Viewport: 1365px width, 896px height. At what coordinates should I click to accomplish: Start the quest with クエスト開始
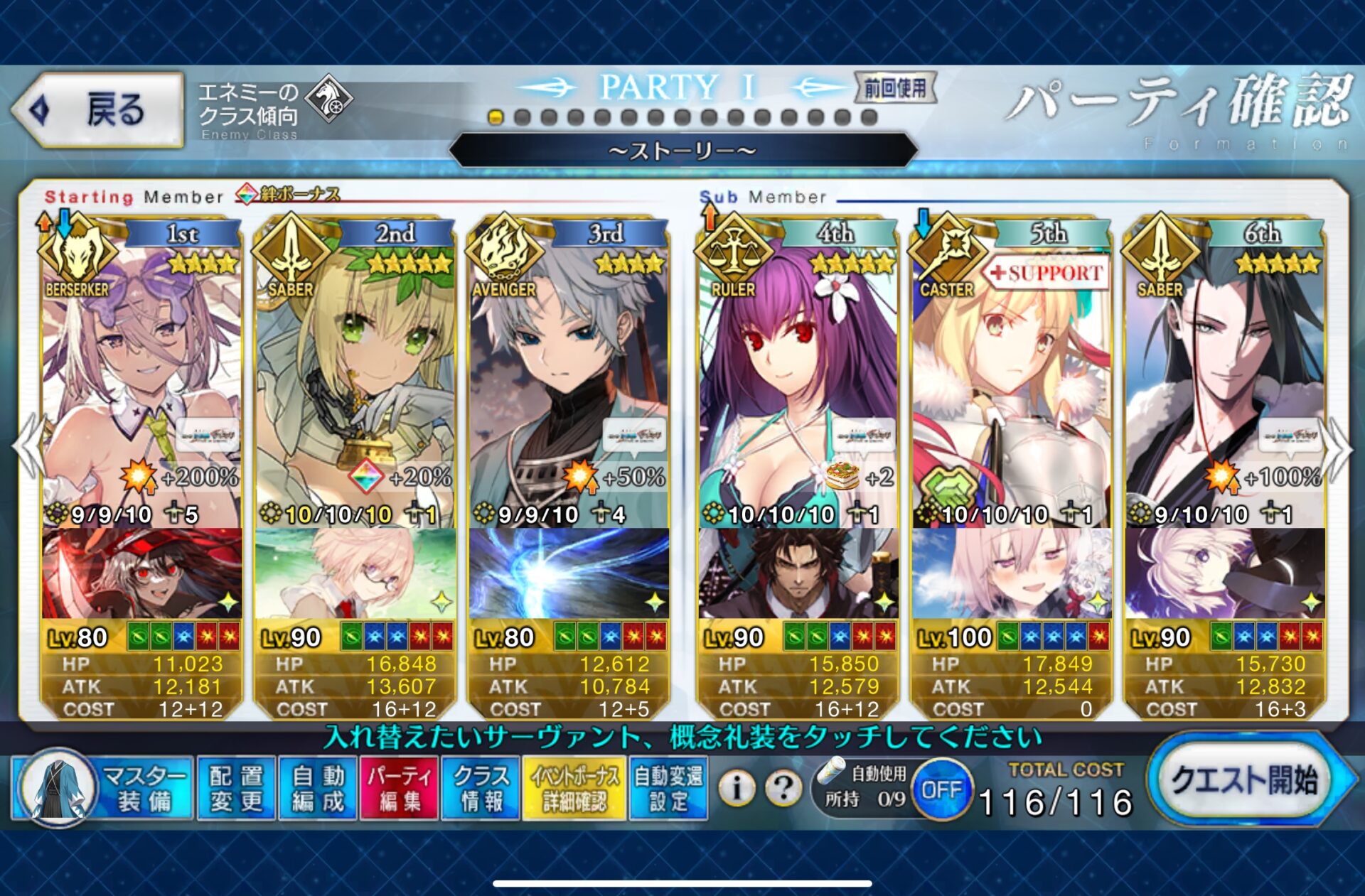(x=1244, y=780)
